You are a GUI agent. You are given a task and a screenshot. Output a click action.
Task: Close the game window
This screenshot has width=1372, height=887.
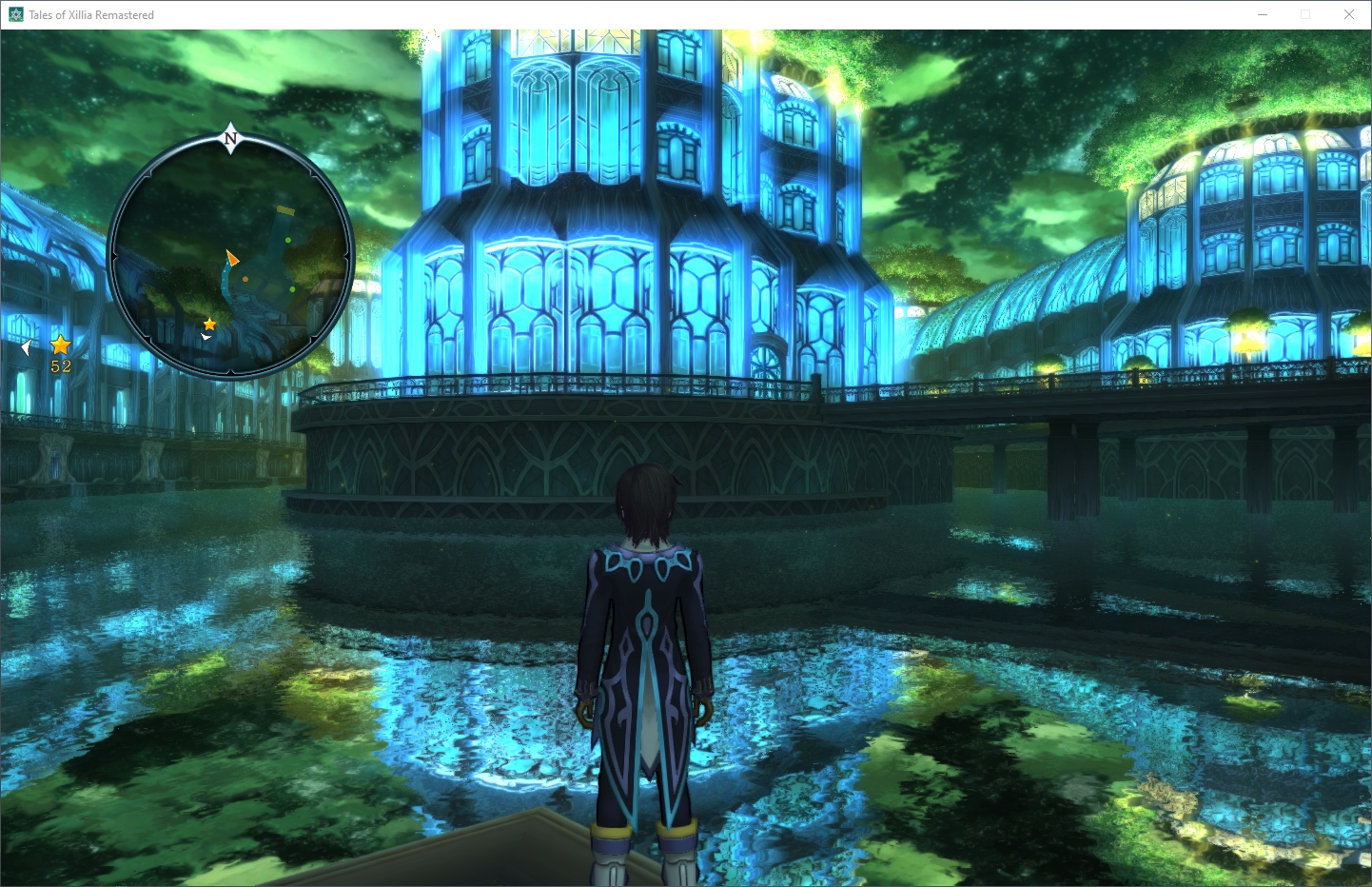[x=1348, y=14]
